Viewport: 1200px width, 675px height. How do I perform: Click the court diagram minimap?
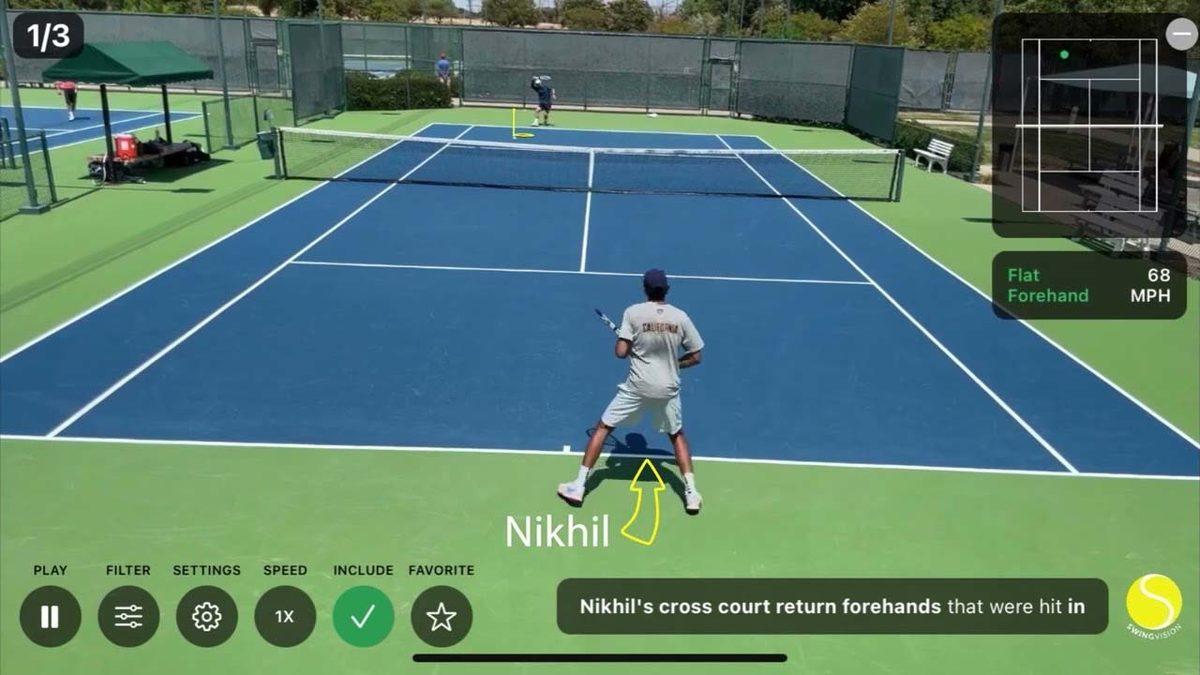[x=1089, y=125]
